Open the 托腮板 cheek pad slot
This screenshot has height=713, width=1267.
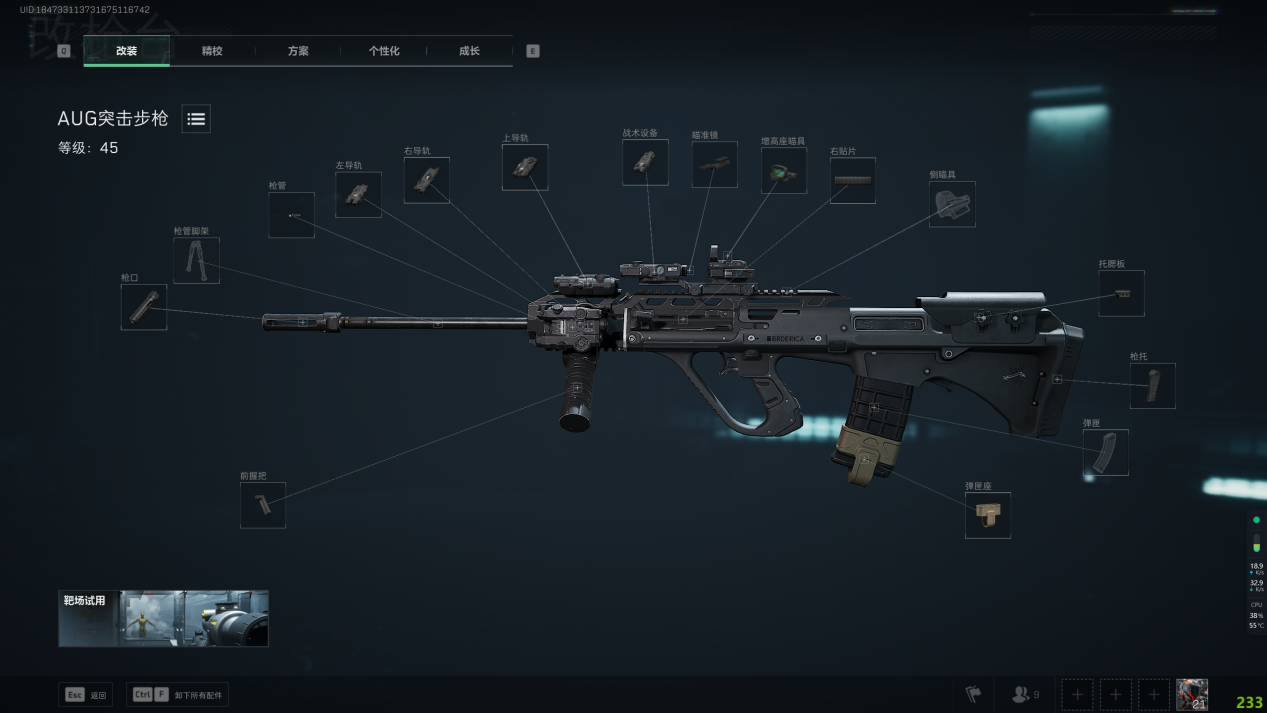tap(1121, 293)
